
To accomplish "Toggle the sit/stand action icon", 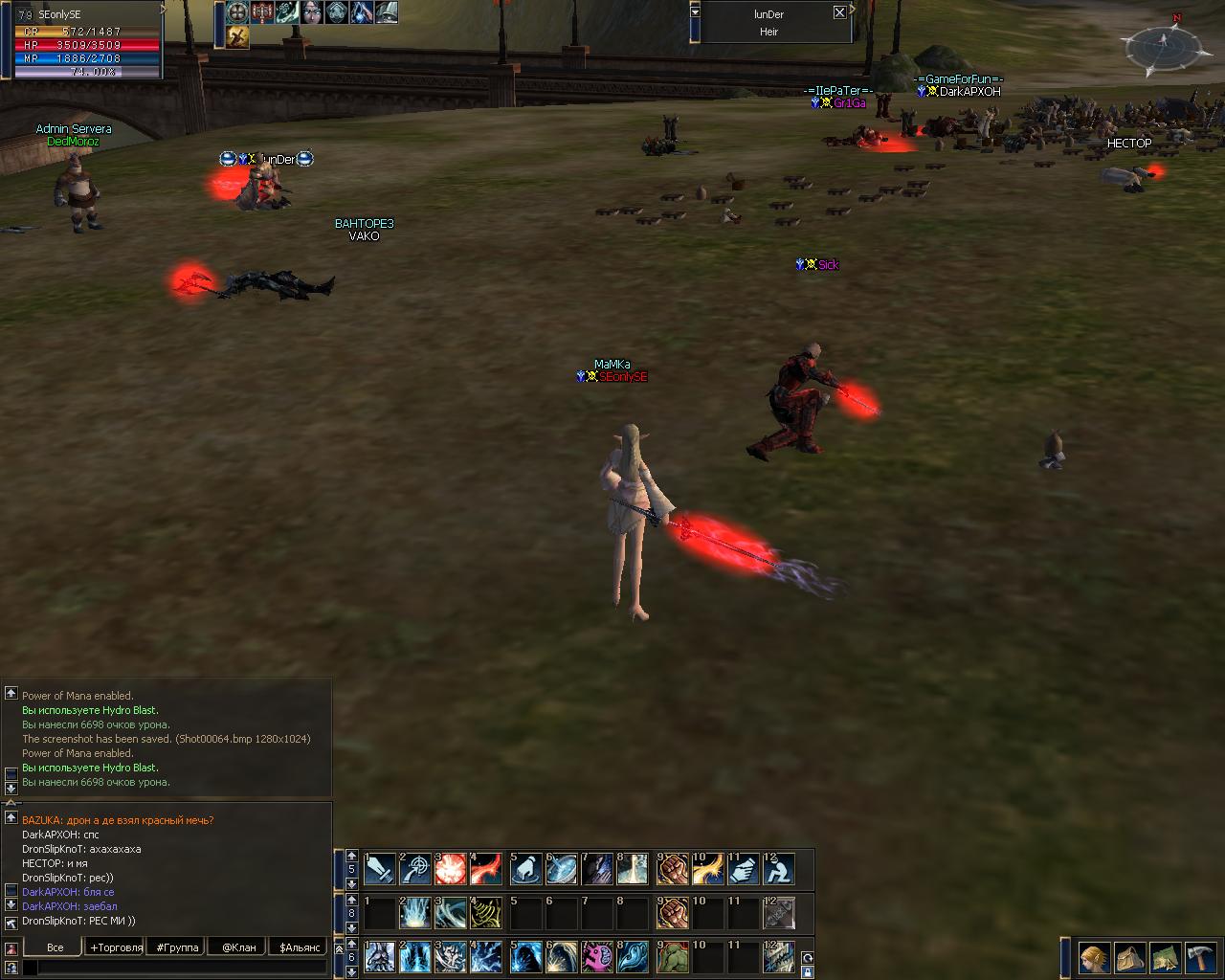I will coord(779,869).
